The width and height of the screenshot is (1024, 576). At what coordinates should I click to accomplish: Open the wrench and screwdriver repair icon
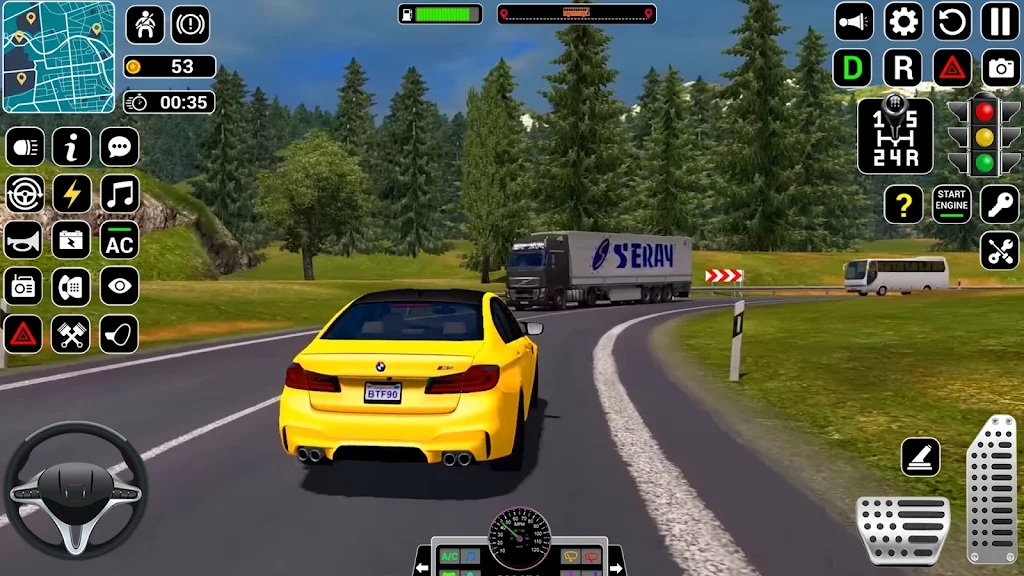point(1000,251)
